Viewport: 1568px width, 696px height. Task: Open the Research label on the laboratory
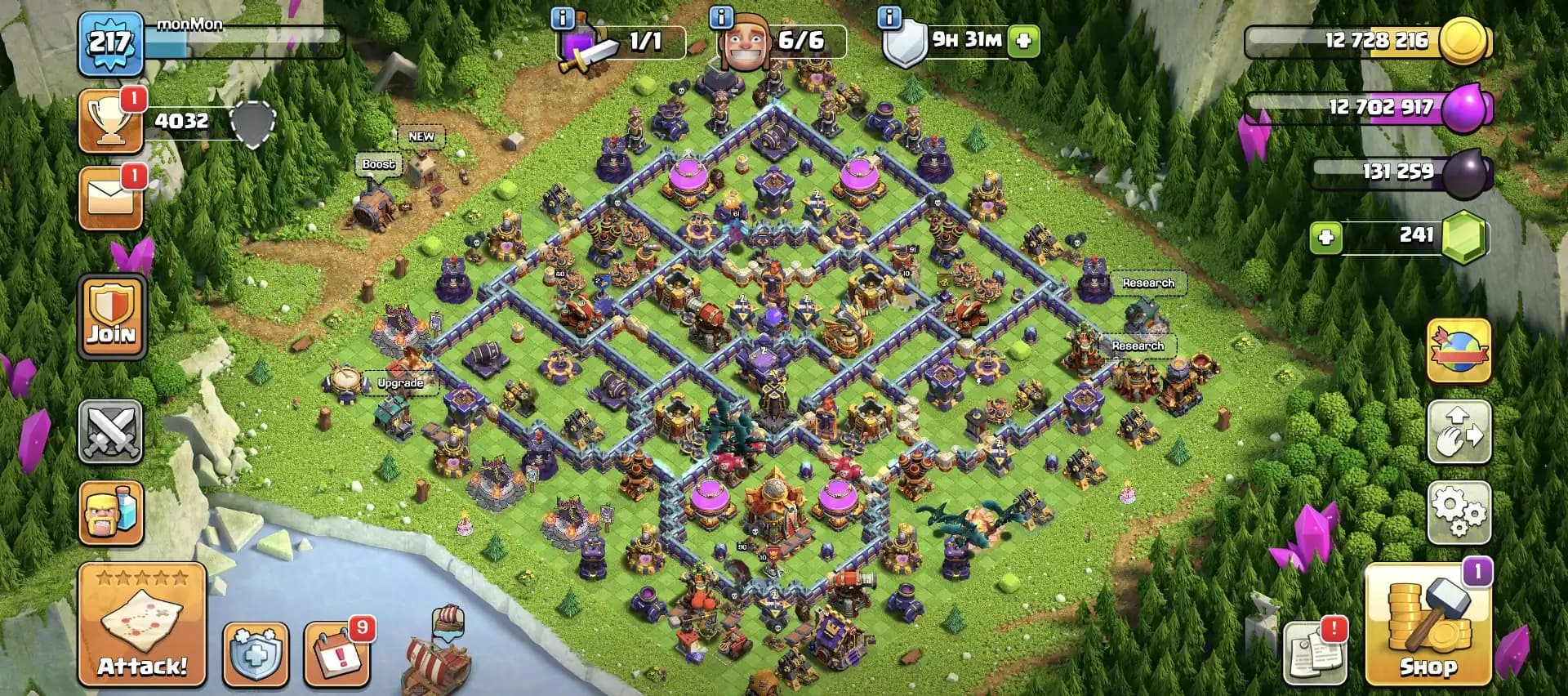click(x=1149, y=282)
